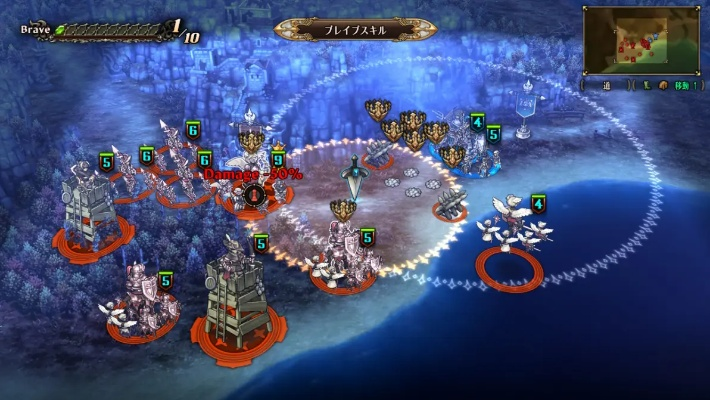This screenshot has height=400, width=710.
Task: Open the minimap in the corner
Action: coord(640,40)
